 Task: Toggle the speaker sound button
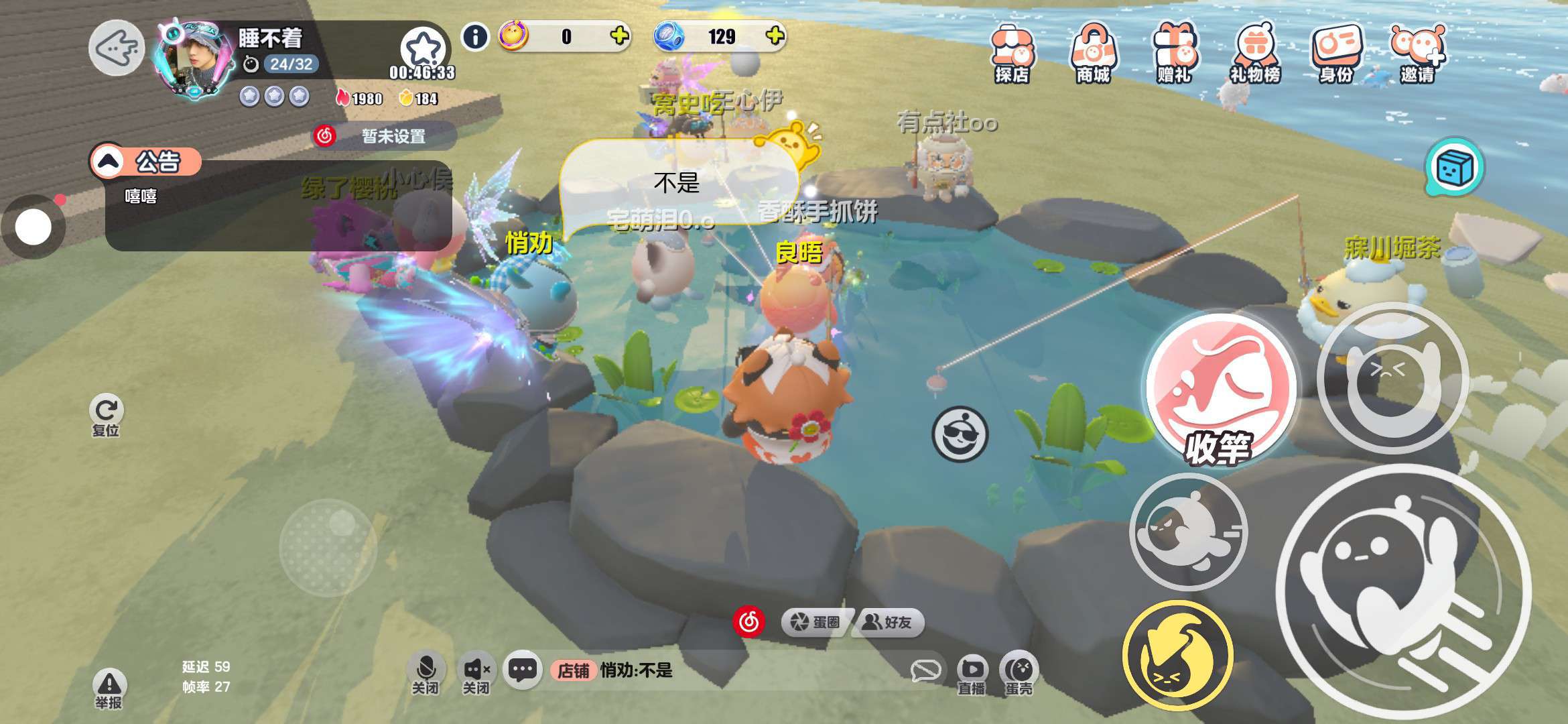(476, 672)
